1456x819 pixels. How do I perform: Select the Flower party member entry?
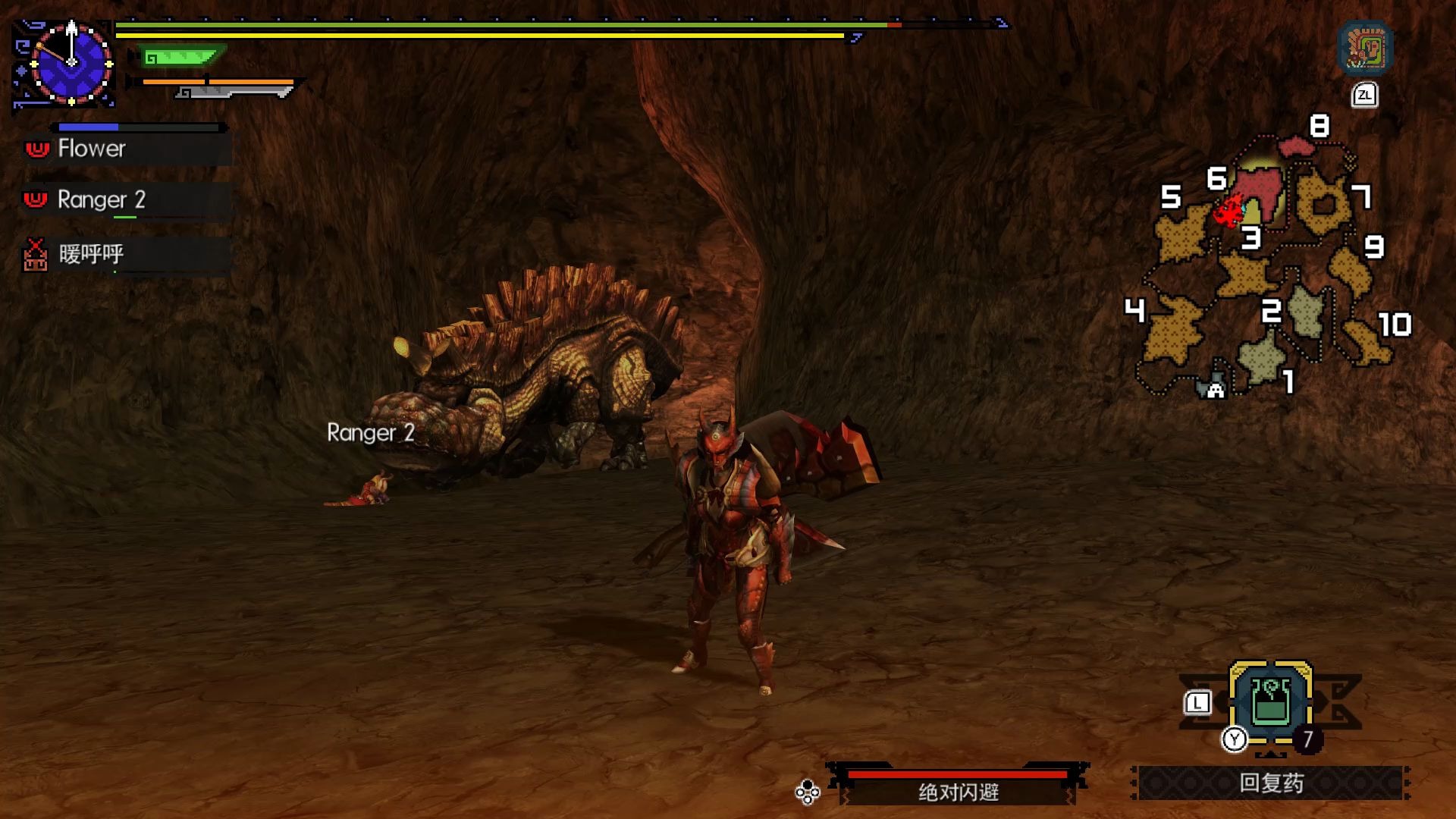coord(126,149)
